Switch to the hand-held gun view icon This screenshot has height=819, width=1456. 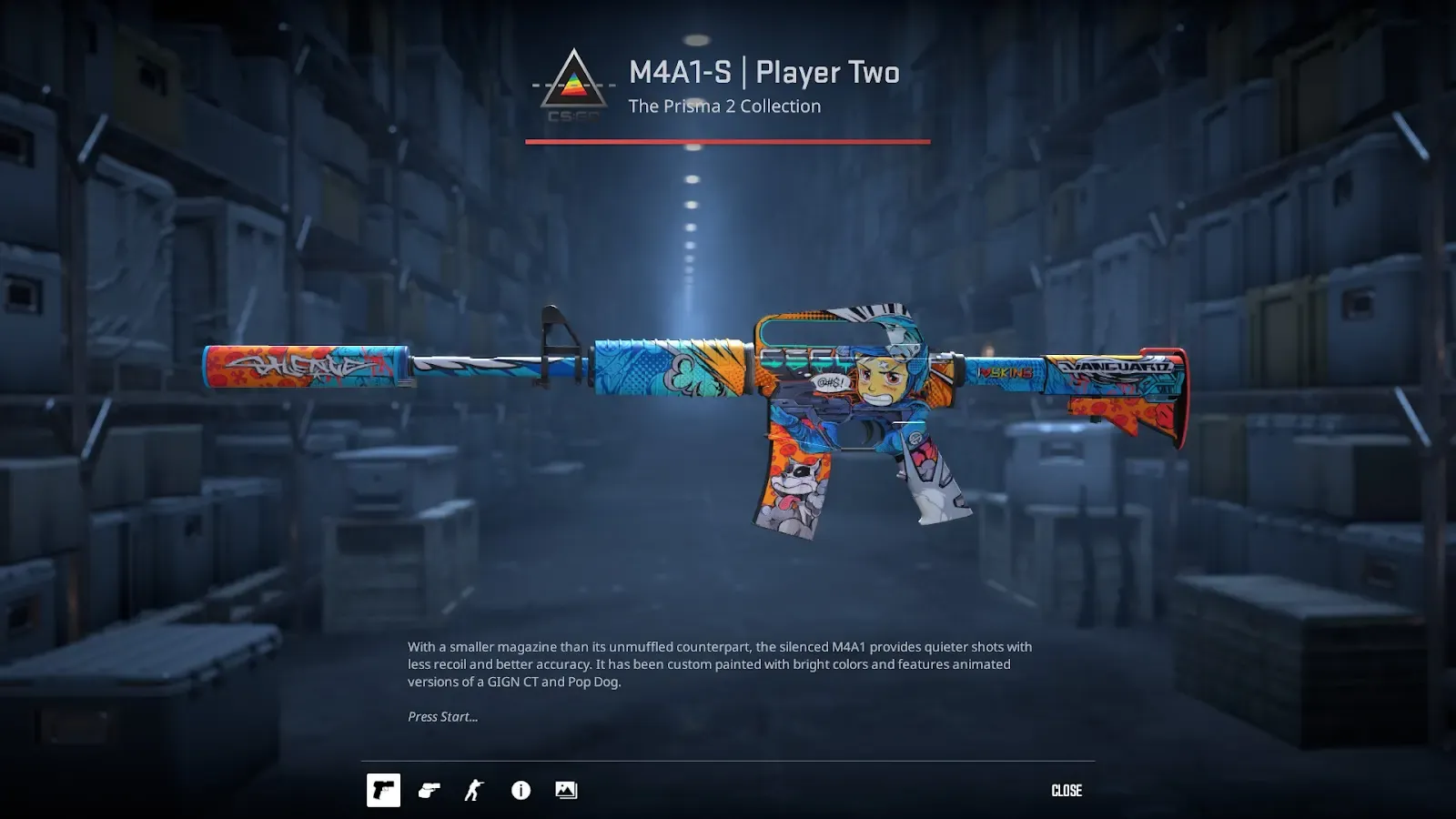pos(429,791)
